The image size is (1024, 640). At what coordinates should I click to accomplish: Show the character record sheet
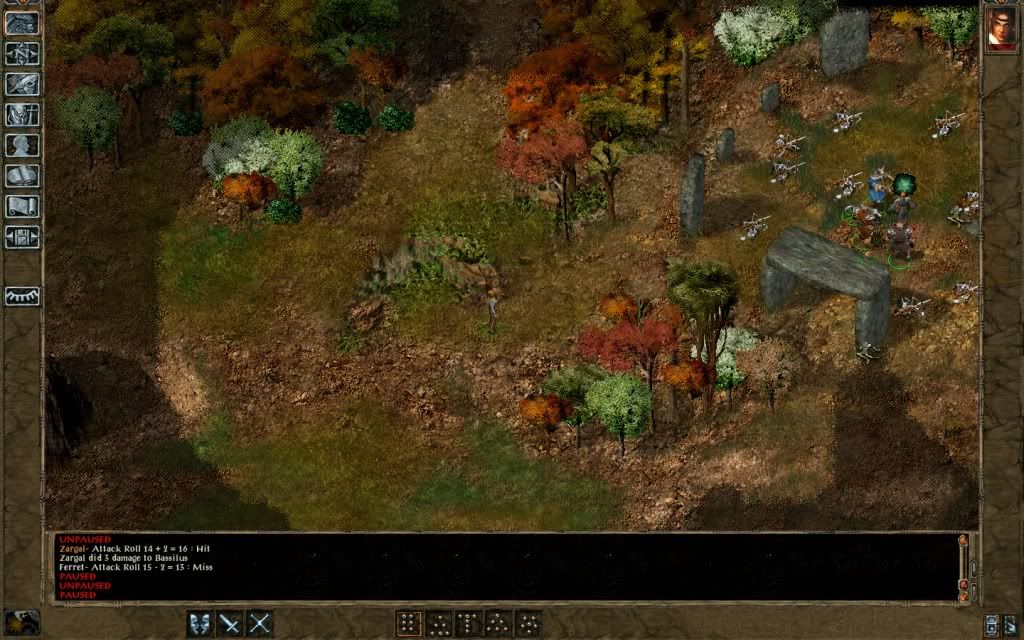coord(21,145)
